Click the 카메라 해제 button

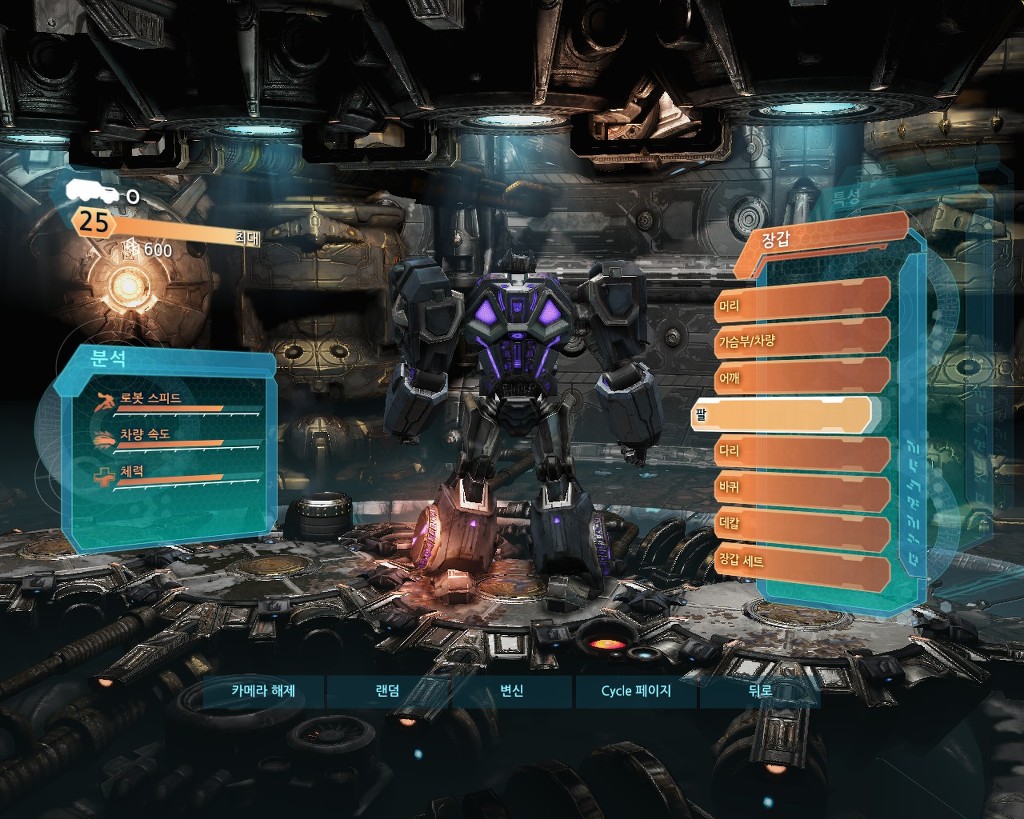[263, 691]
